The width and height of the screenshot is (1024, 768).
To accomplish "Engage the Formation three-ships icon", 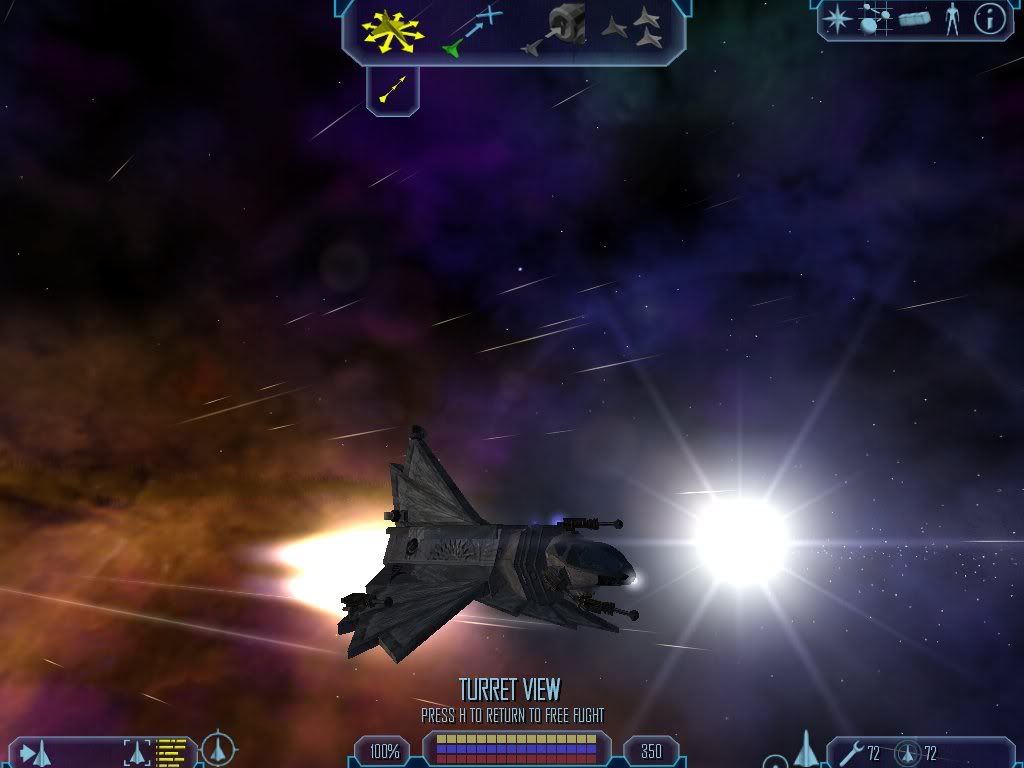I will pyautogui.click(x=633, y=30).
